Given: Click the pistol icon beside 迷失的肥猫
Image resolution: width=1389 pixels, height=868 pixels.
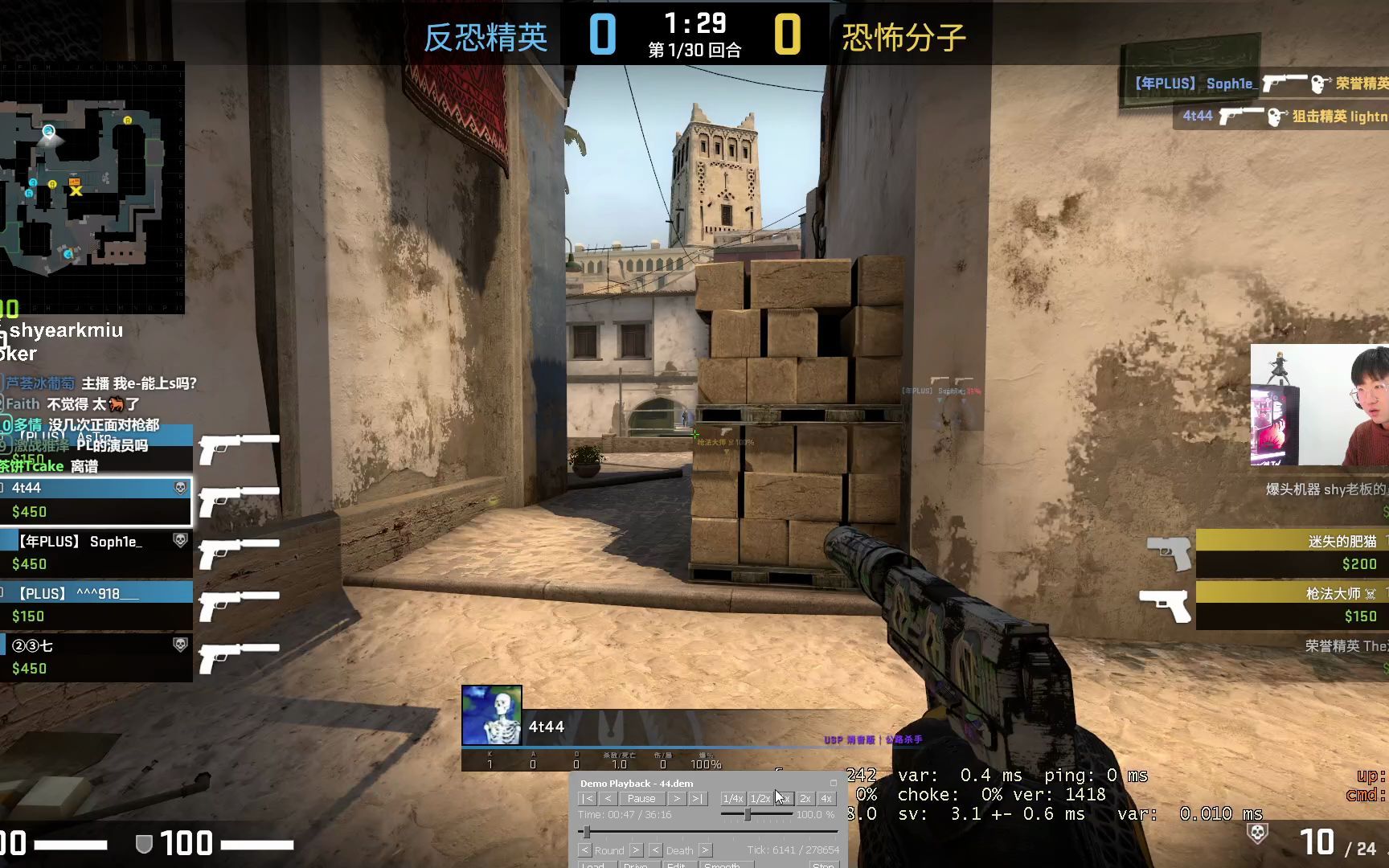Looking at the screenshot, I should coord(1170,555).
